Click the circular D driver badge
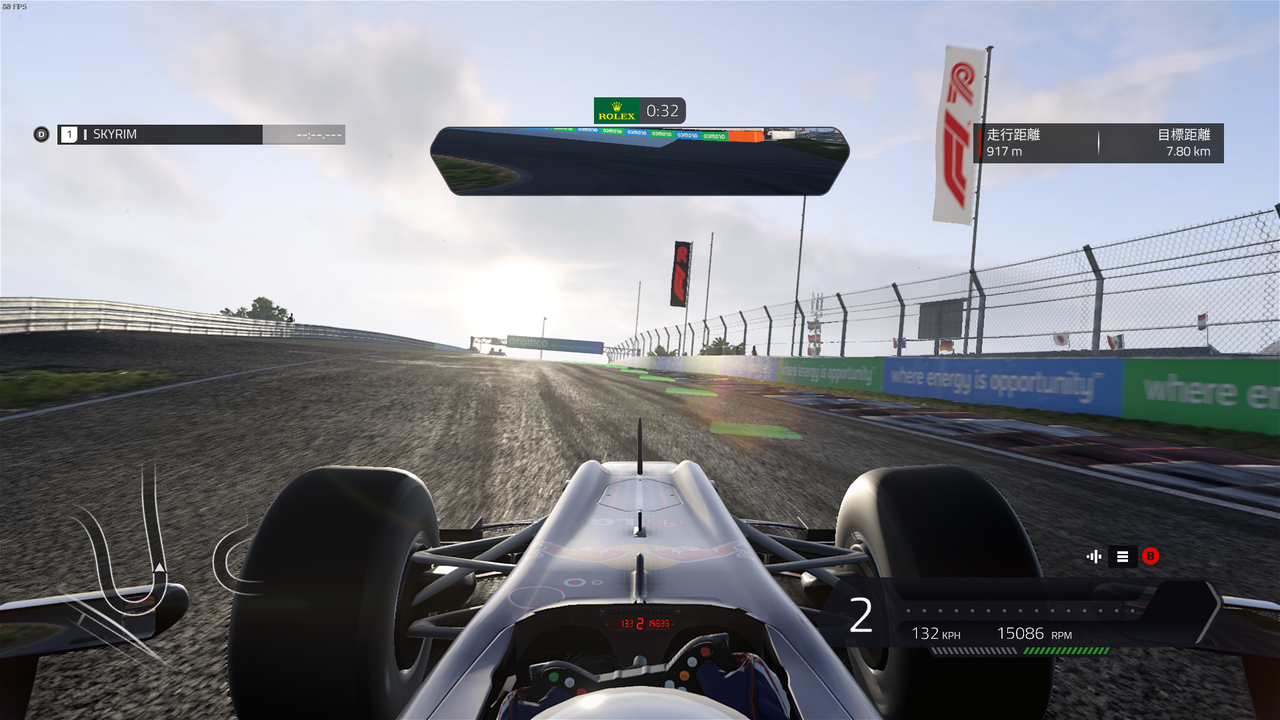 [41, 133]
